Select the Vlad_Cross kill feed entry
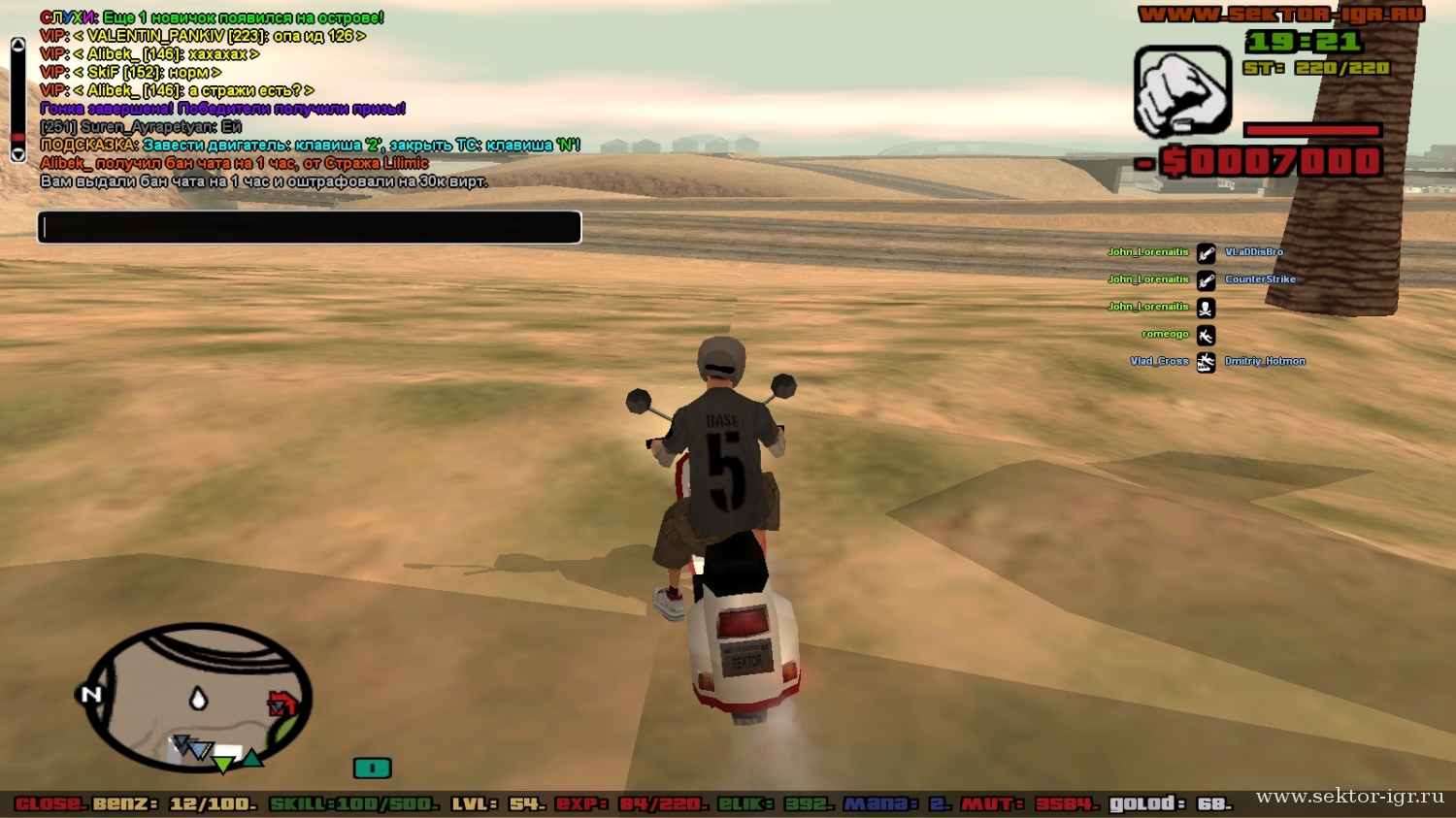The image size is (1456, 818). pos(1159,361)
